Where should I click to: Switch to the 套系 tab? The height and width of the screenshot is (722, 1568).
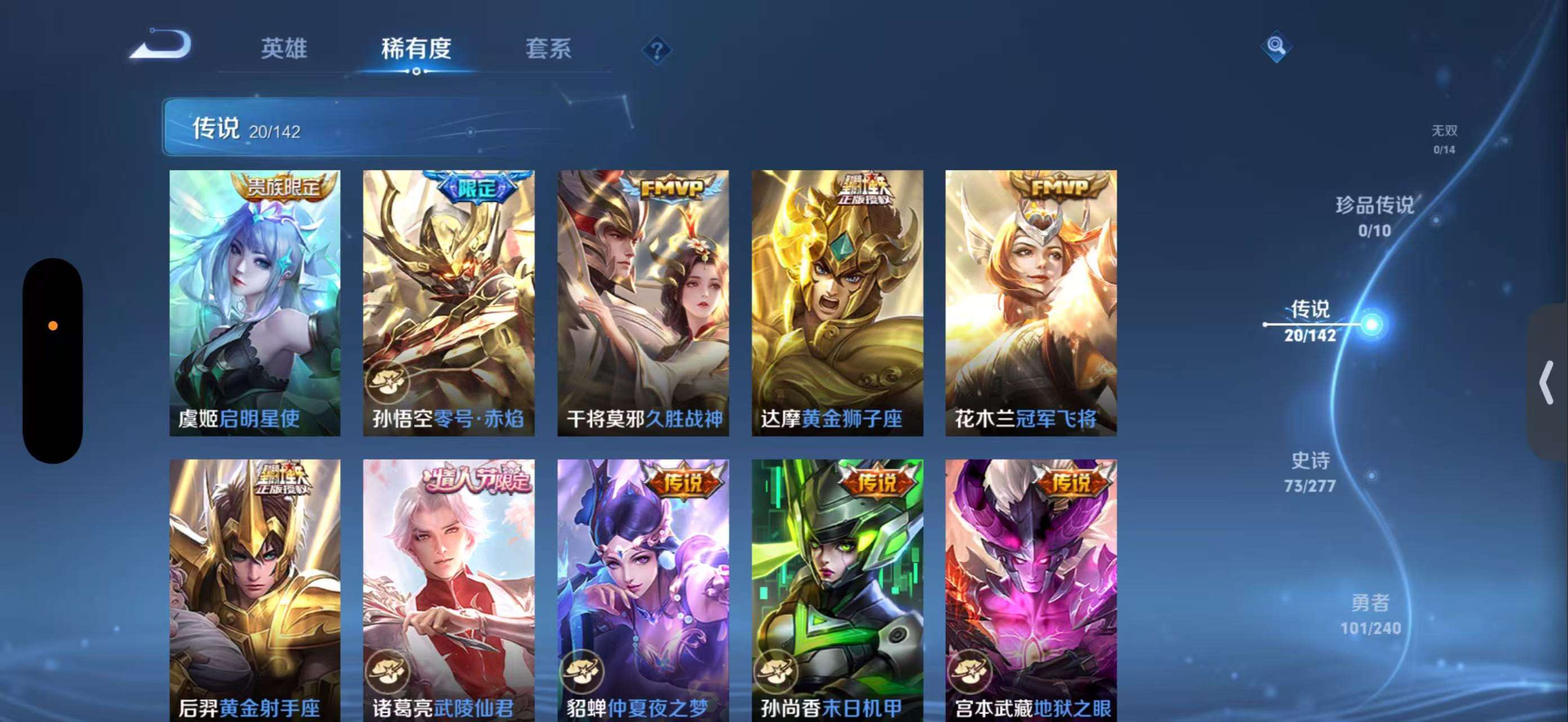550,49
